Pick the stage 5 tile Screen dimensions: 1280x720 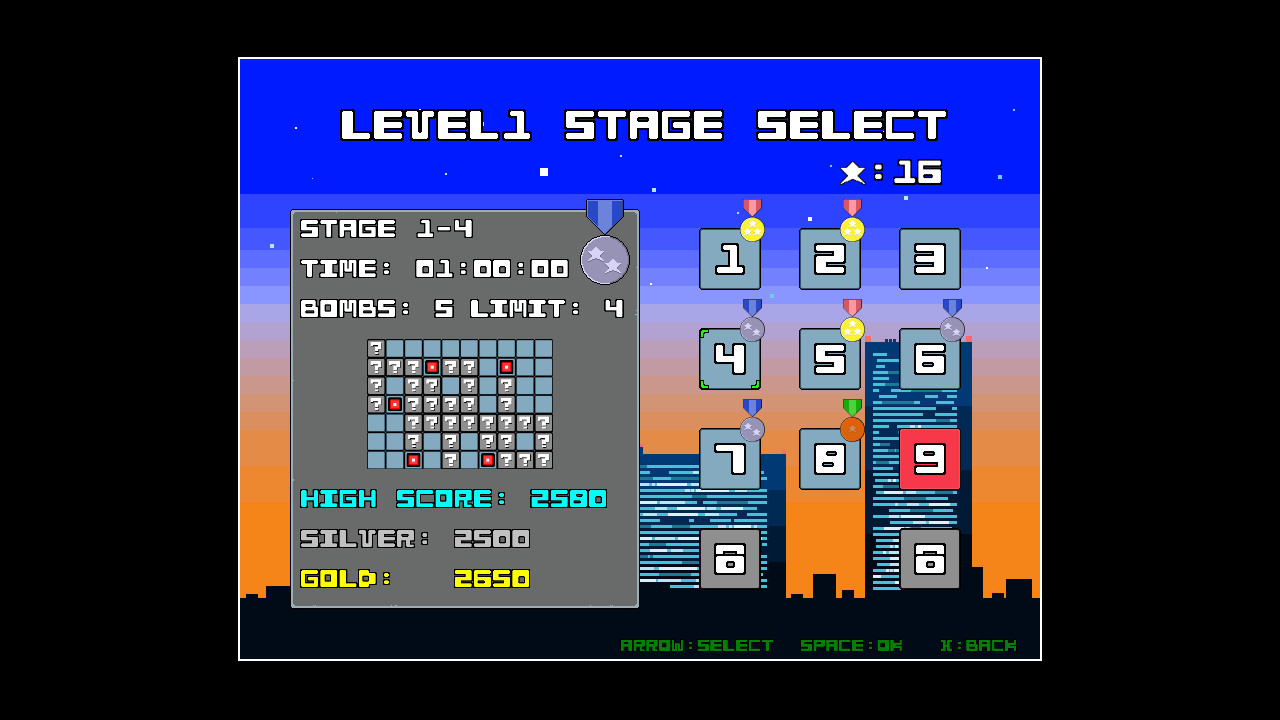coord(830,359)
